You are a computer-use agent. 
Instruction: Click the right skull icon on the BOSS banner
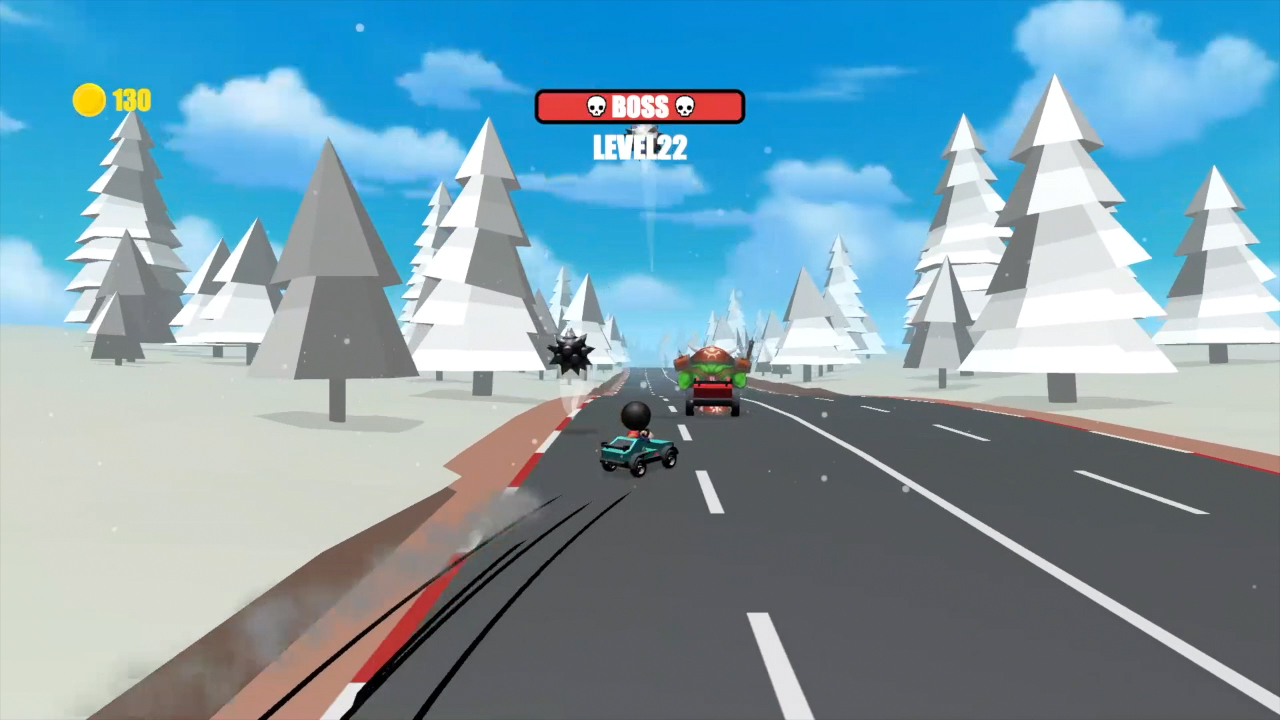686,107
